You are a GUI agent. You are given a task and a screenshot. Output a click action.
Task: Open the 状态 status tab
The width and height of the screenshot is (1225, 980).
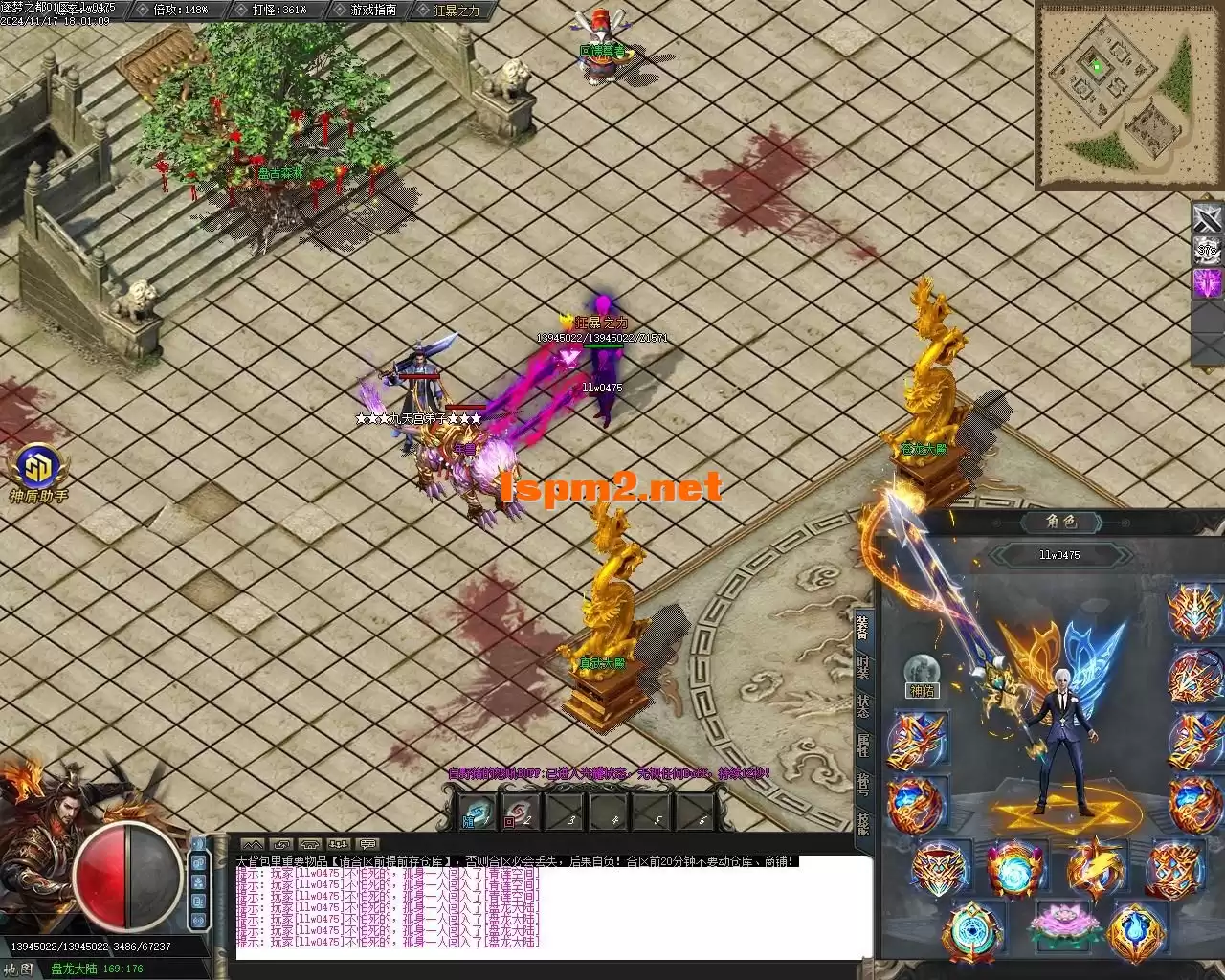click(862, 706)
